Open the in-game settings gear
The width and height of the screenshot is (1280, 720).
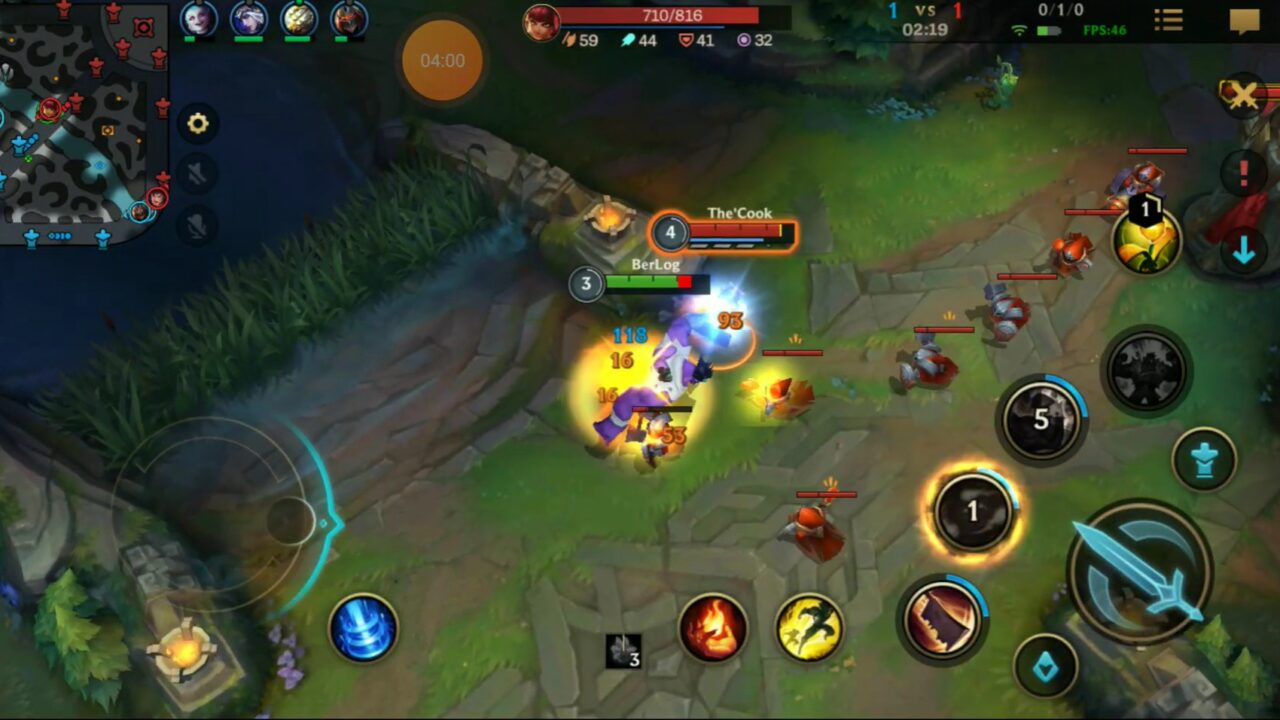(x=198, y=122)
